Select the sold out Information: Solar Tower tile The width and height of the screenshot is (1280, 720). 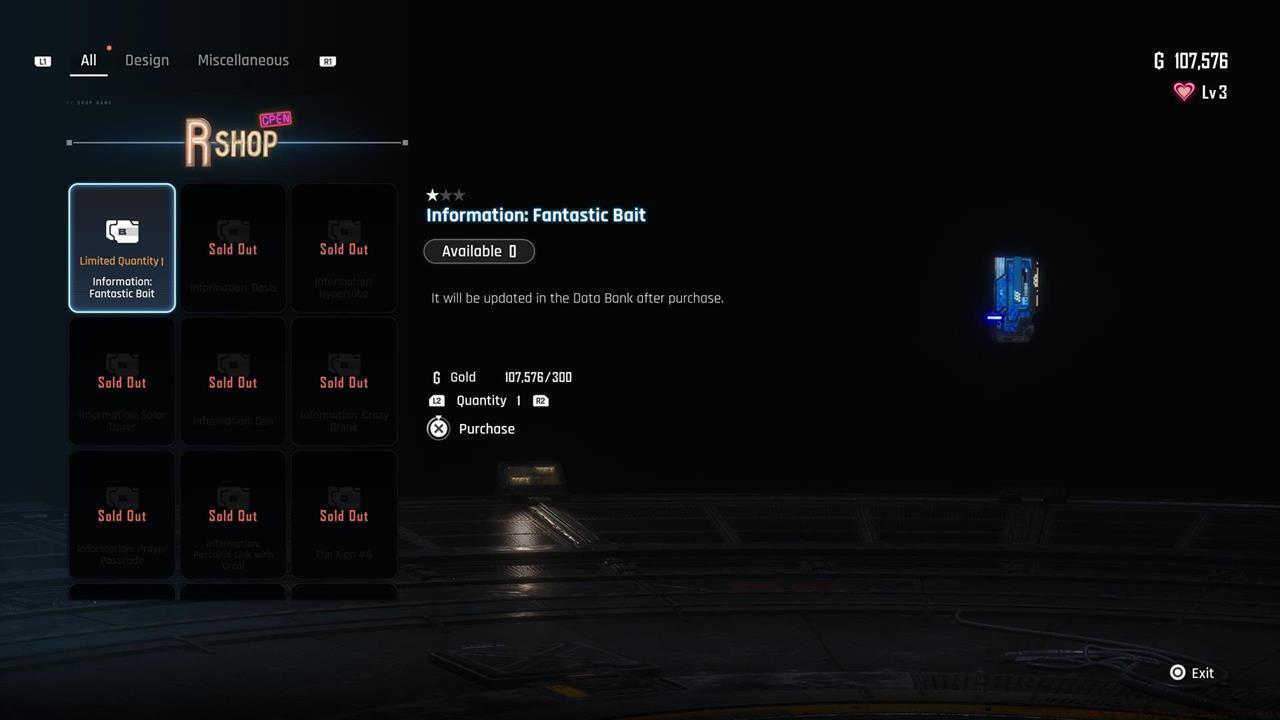122,382
